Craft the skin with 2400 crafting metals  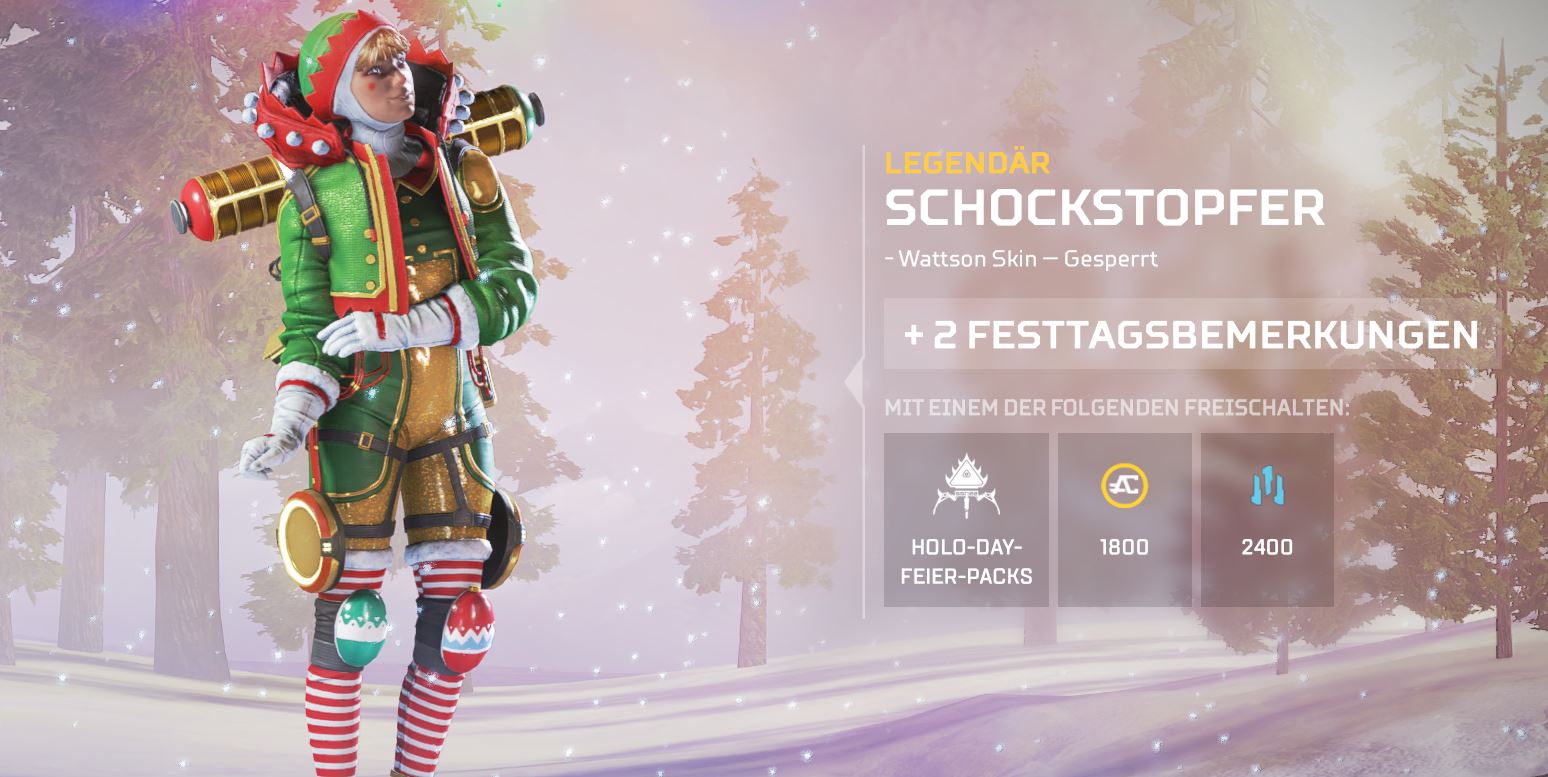[1267, 519]
